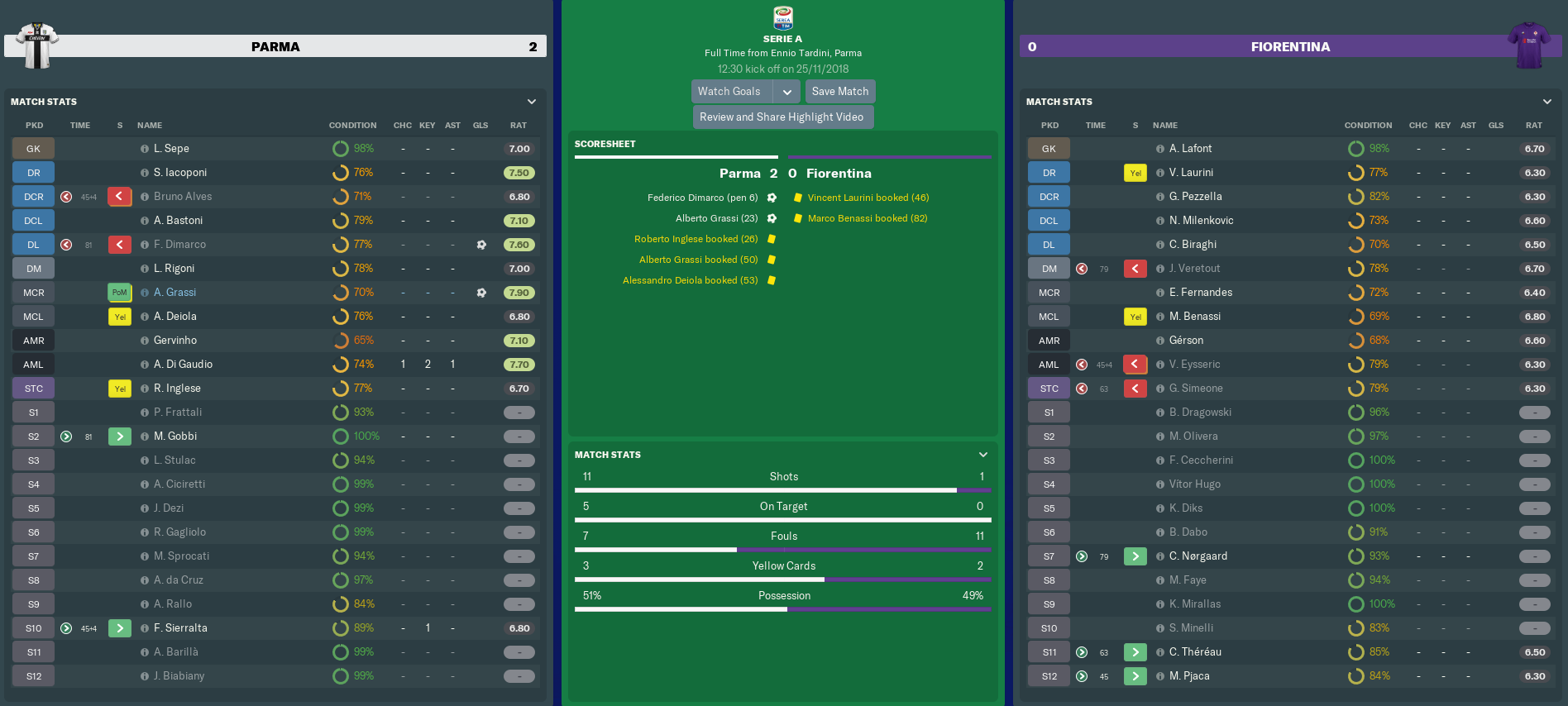Click the info icon beside S. Iacoponi

(145, 173)
